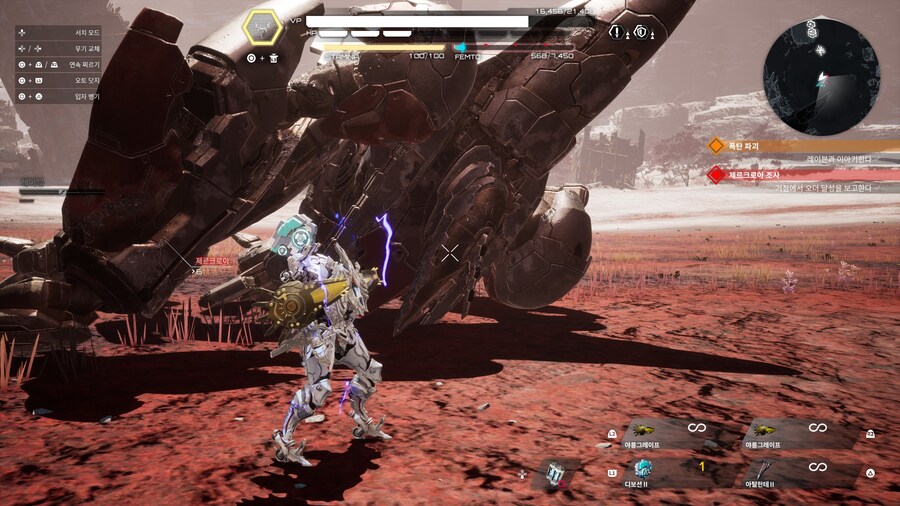The height and width of the screenshot is (506, 900).
Task: Click the yellow hexagon drone icon
Action: click(x=264, y=27)
